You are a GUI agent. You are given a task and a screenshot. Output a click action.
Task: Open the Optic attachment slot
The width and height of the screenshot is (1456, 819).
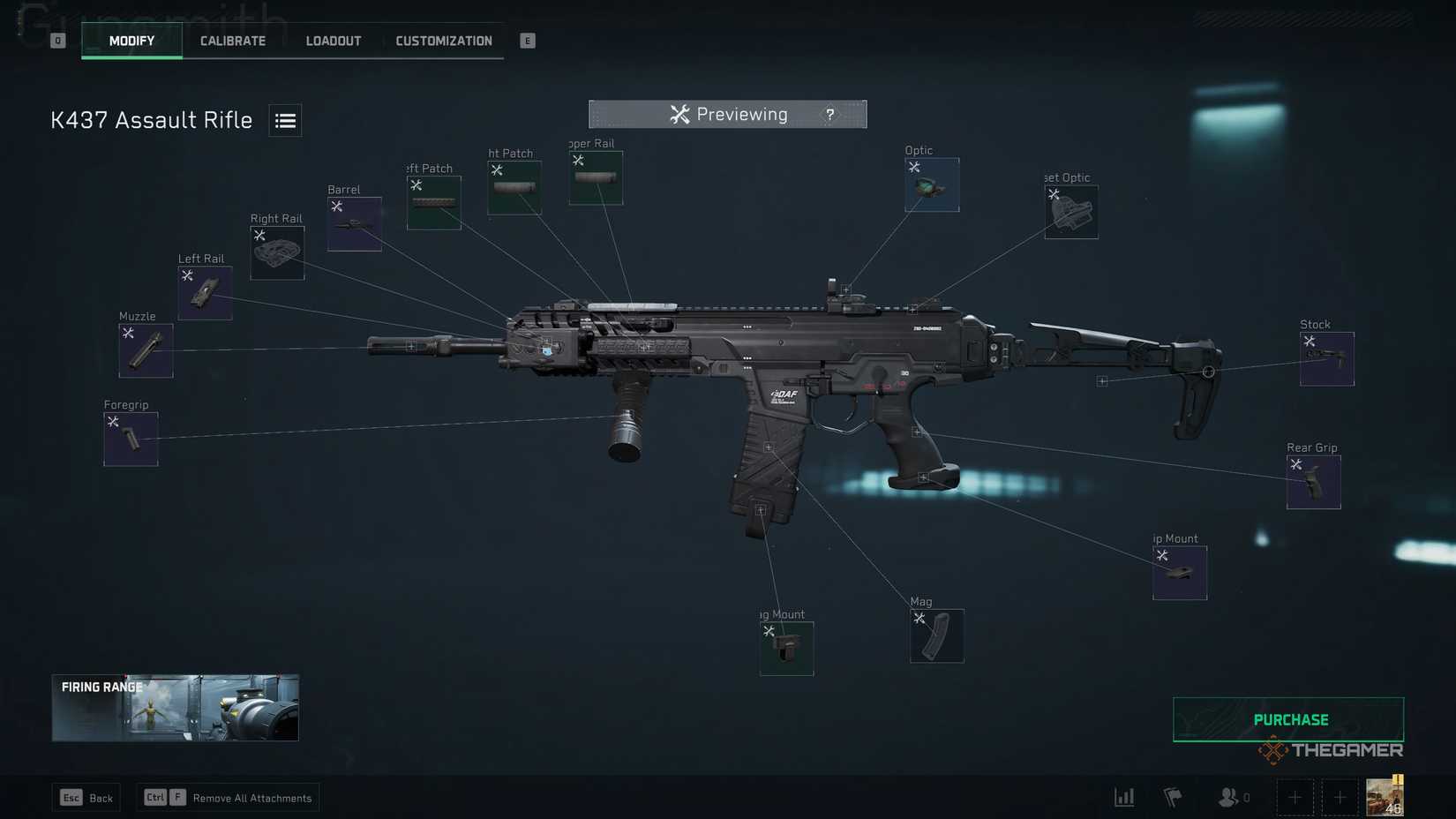931,184
